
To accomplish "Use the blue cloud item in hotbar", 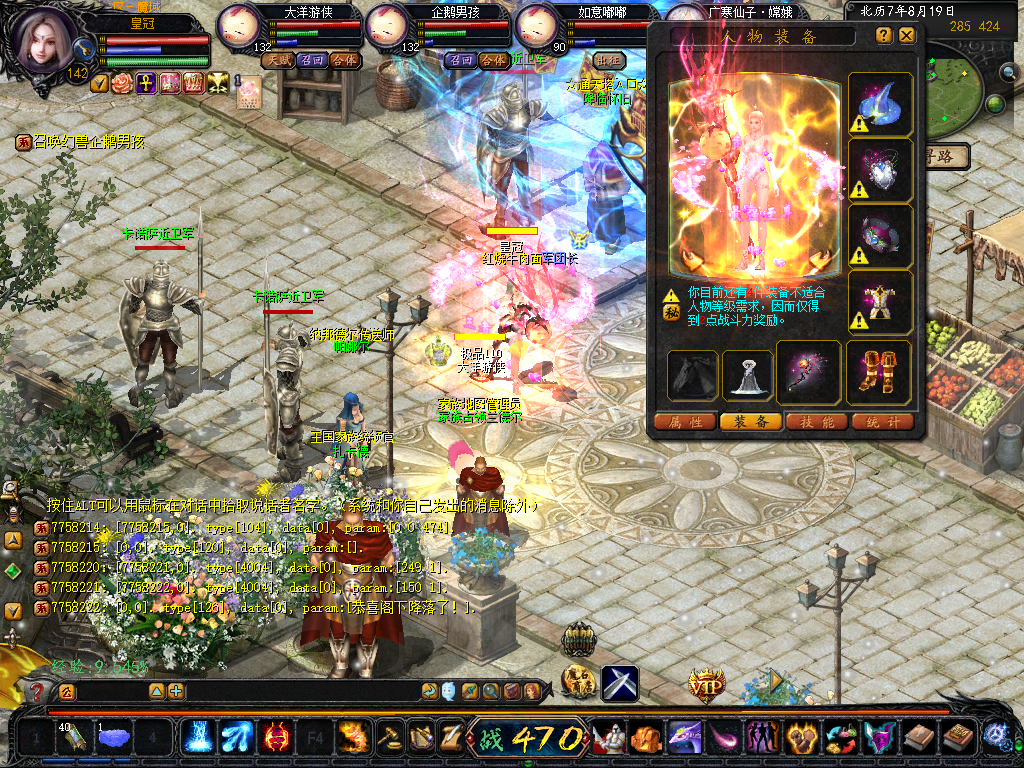I will click(115, 738).
